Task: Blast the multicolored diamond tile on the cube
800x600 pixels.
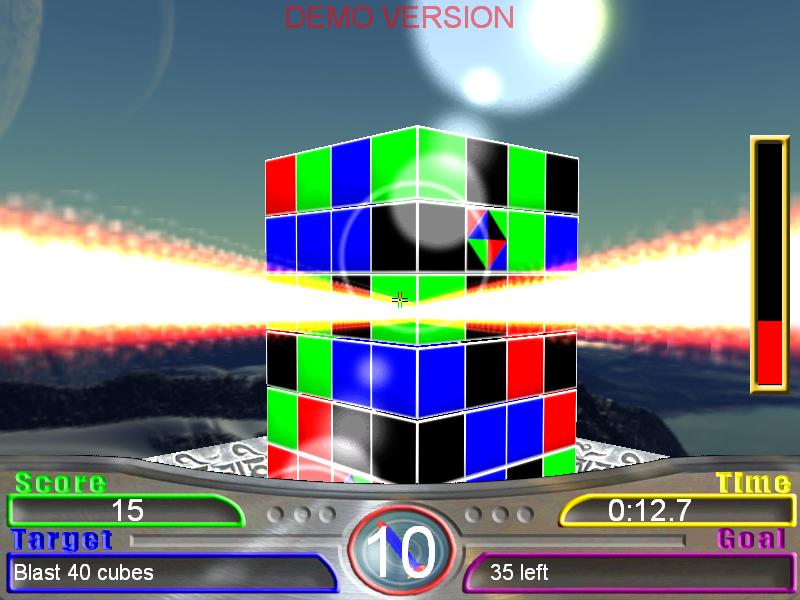Action: [x=486, y=238]
